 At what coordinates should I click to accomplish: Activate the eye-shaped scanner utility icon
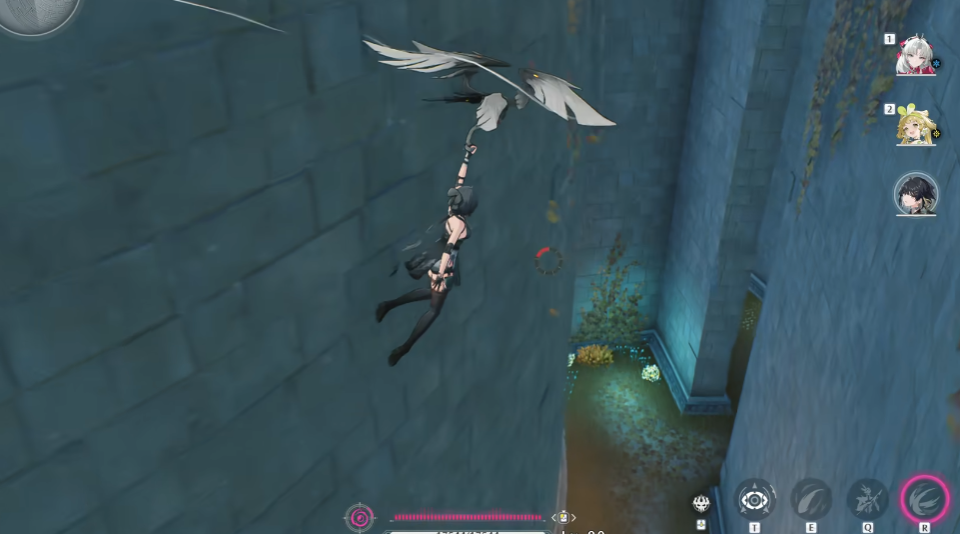tap(755, 498)
